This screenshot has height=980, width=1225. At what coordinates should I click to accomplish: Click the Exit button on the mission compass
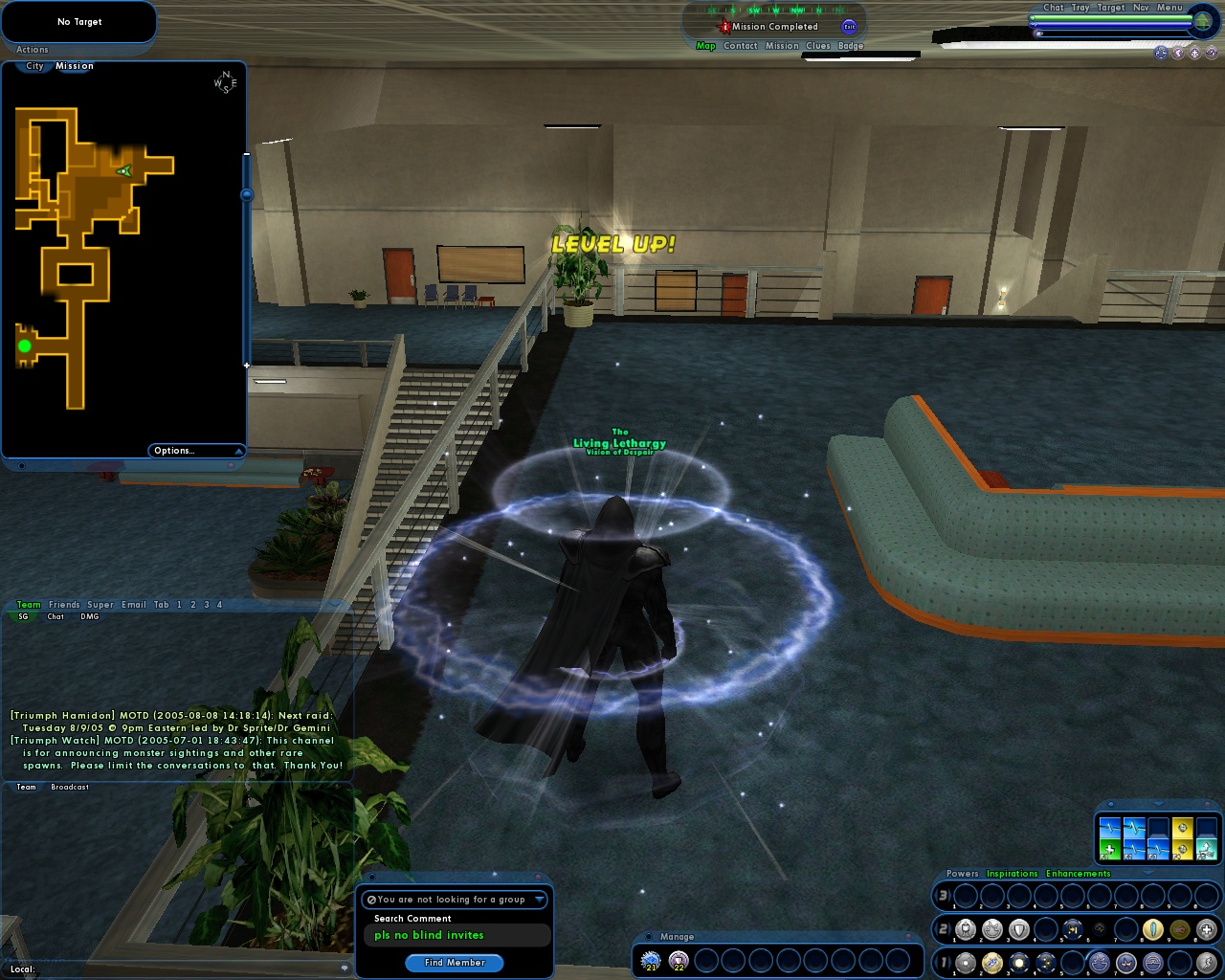click(x=849, y=26)
